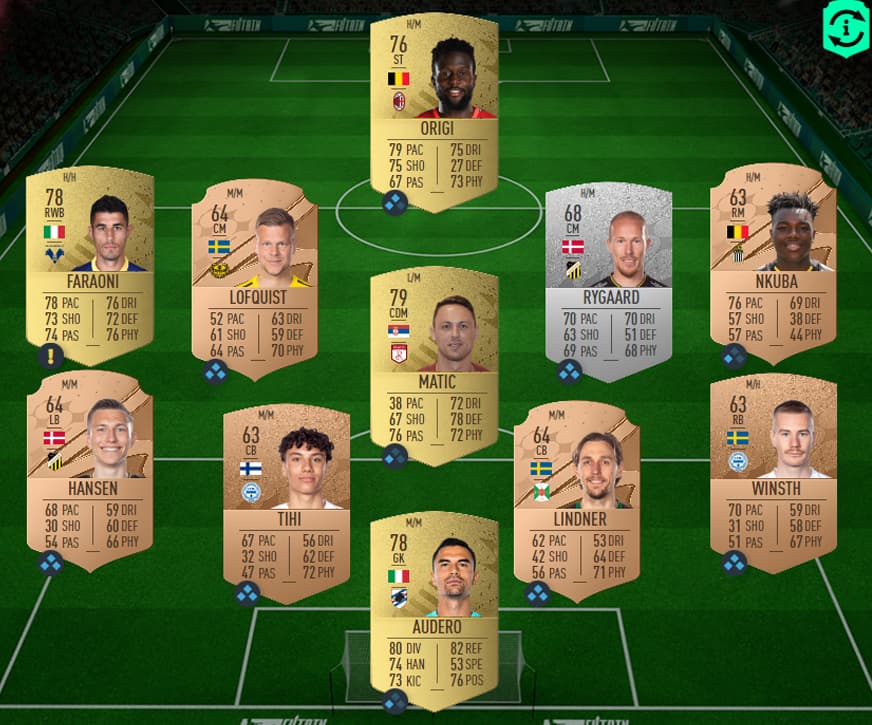Select the Lofquist midfielder card
This screenshot has height=725, width=872.
[x=254, y=270]
